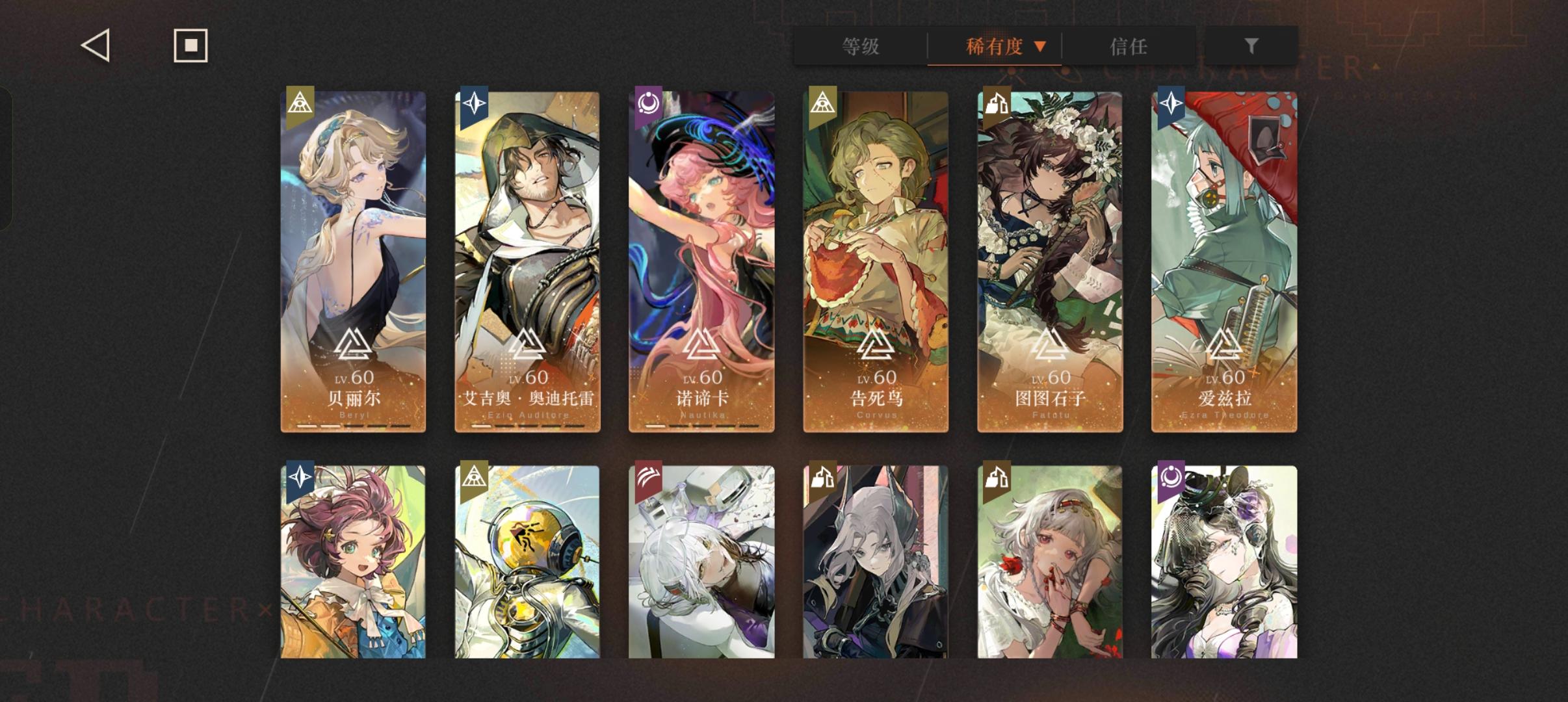Click the afflatus badge on Corvus's card

point(823,104)
